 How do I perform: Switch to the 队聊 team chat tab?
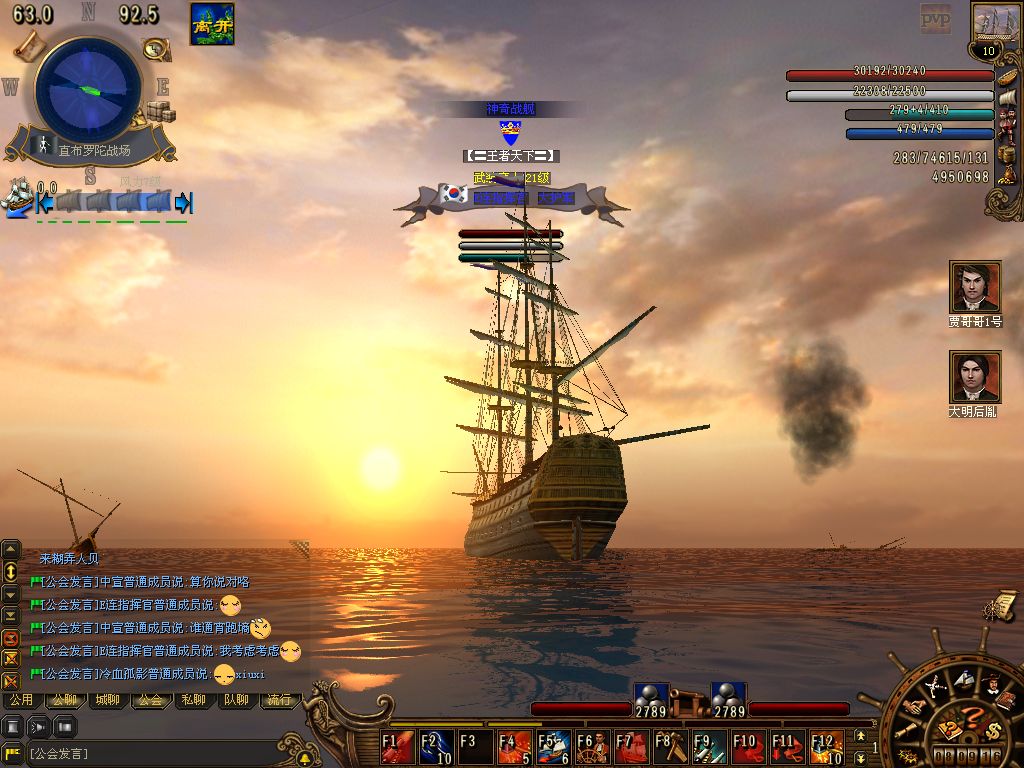[237, 700]
